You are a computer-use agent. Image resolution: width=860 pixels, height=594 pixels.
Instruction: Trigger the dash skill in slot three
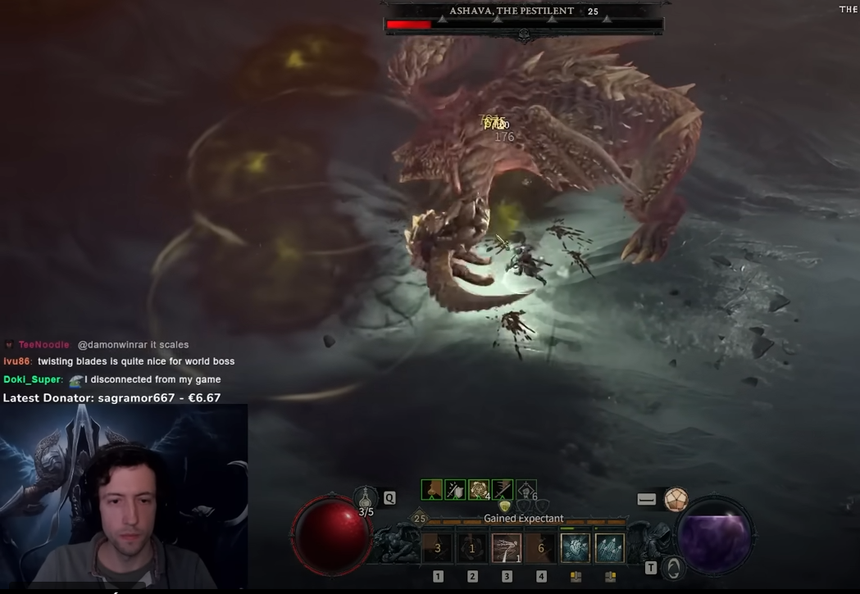507,548
